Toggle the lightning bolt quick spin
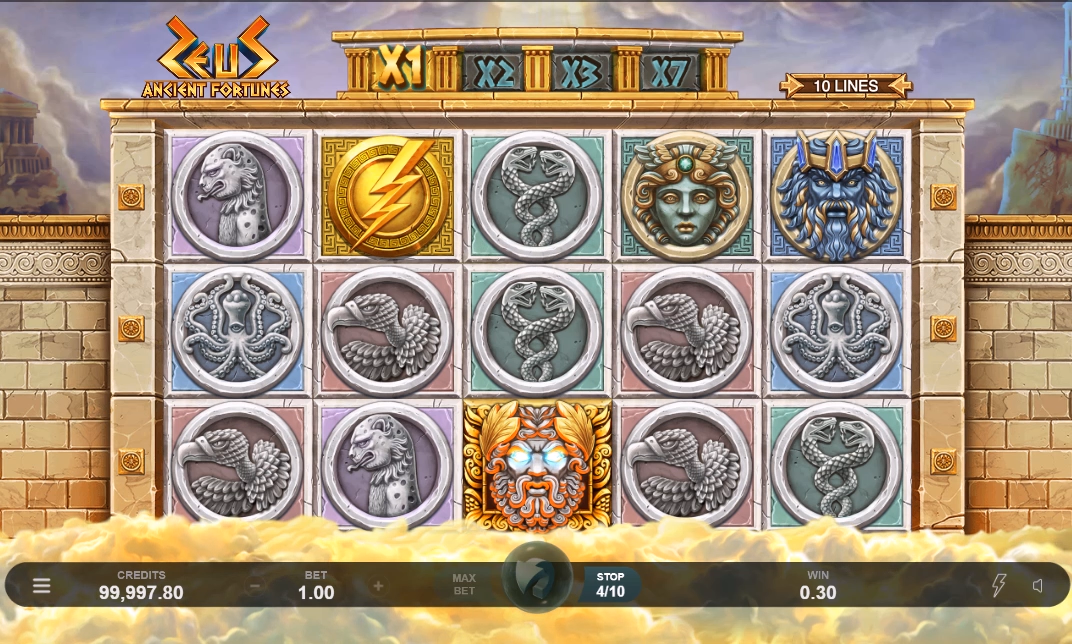Viewport: 1072px width, 644px height. 998,586
